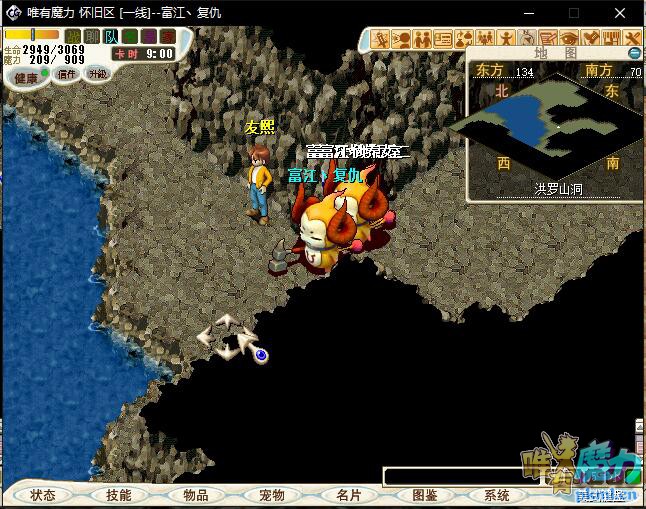Click the 健康 health button
This screenshot has height=509, width=646.
[x=26, y=77]
